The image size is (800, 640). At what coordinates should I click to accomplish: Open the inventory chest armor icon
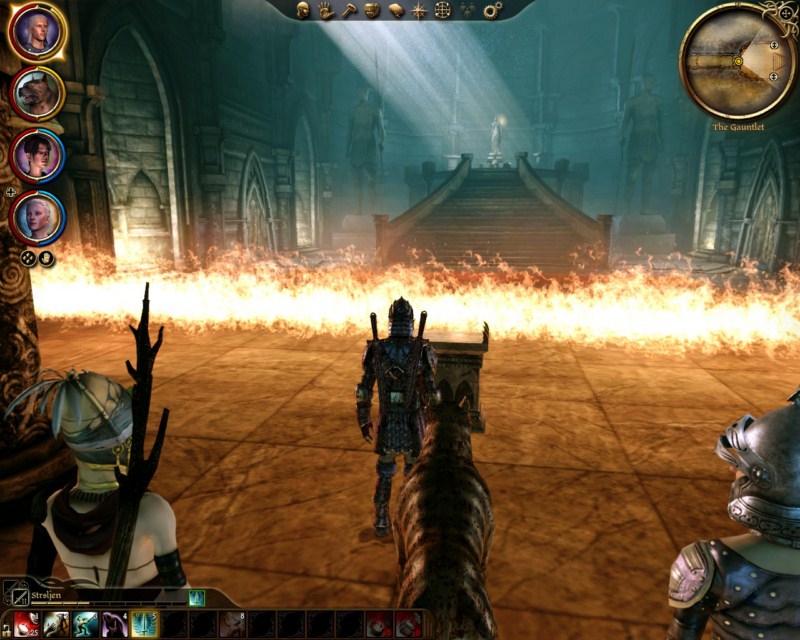371,10
